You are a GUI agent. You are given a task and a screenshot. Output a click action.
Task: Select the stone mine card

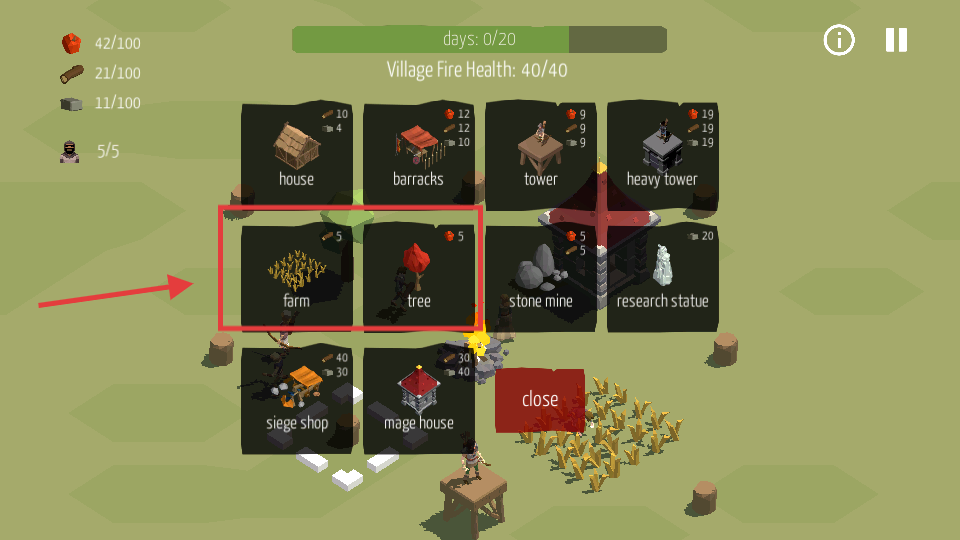[540, 277]
